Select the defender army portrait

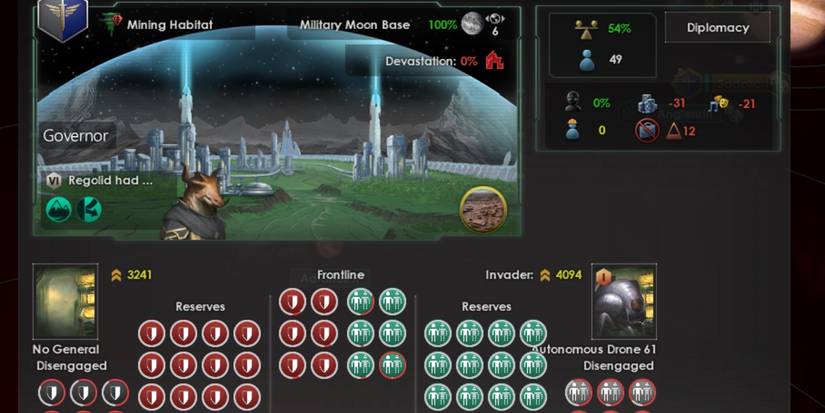click(x=65, y=302)
